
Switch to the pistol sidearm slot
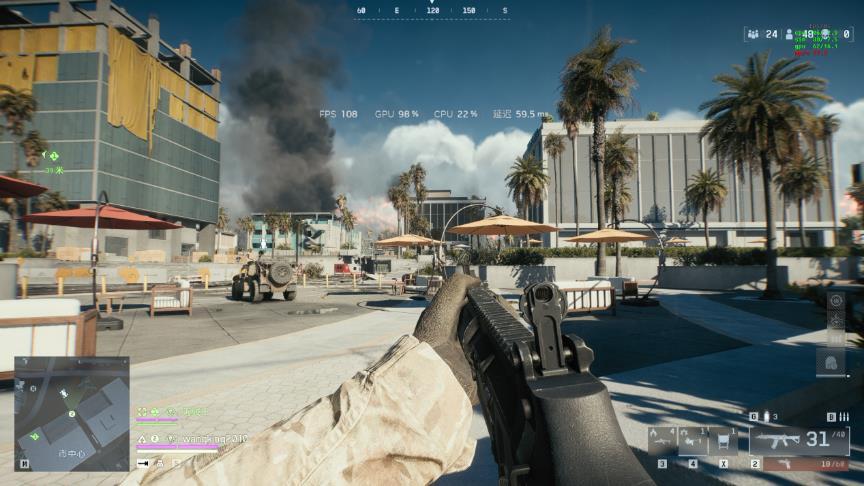point(805,464)
